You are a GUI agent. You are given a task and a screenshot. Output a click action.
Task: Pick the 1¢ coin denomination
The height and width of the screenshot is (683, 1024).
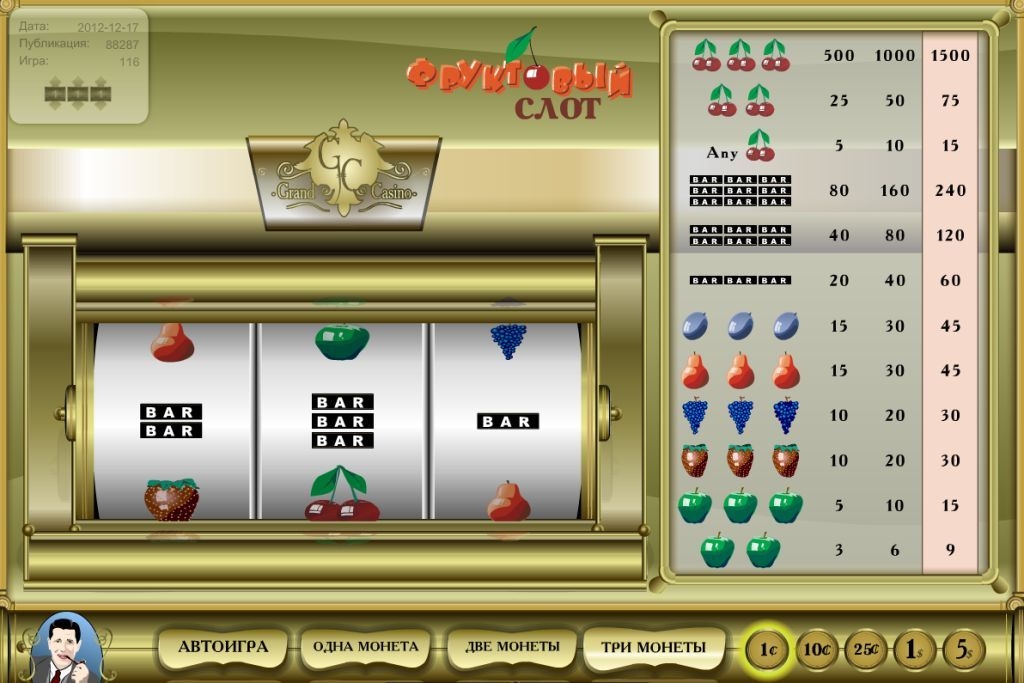[767, 650]
